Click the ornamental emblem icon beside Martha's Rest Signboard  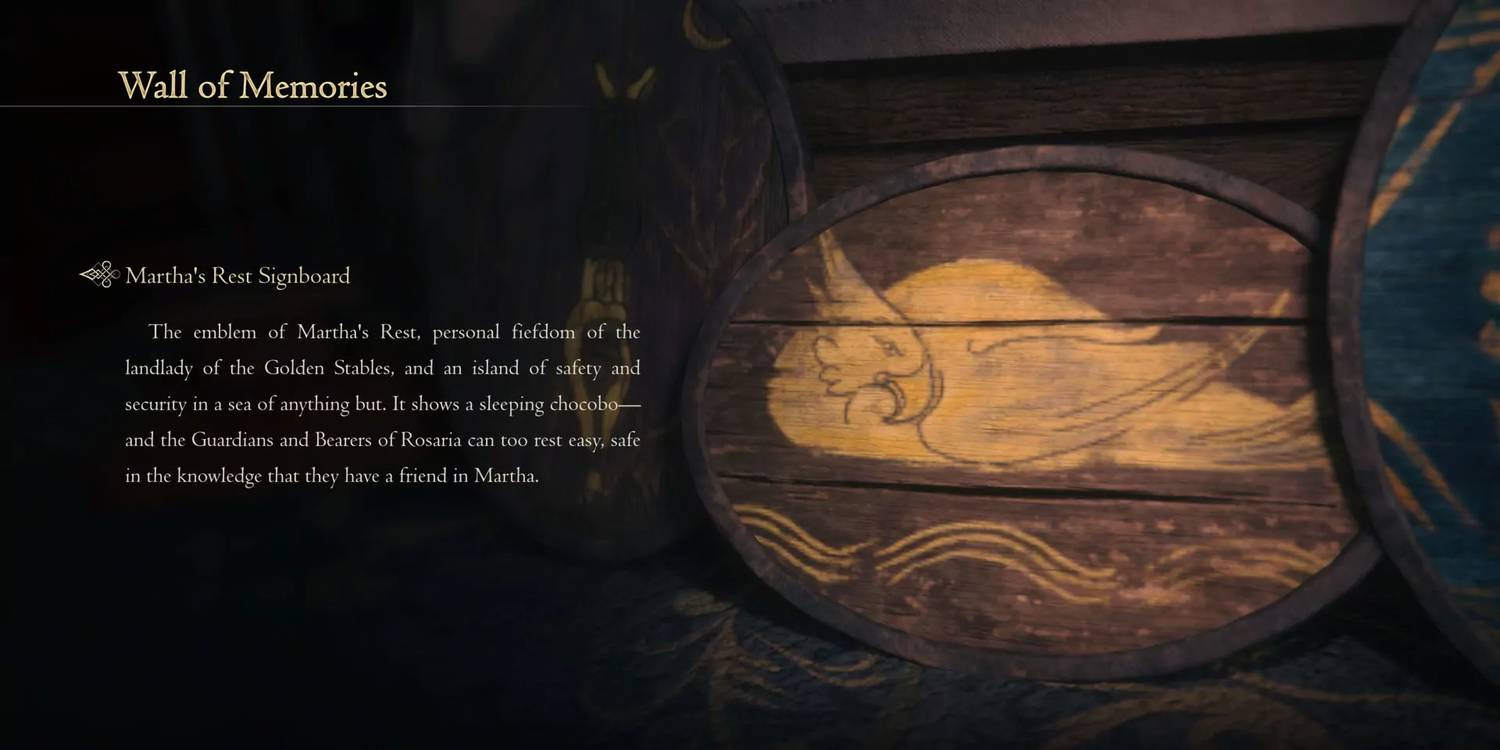click(x=97, y=274)
